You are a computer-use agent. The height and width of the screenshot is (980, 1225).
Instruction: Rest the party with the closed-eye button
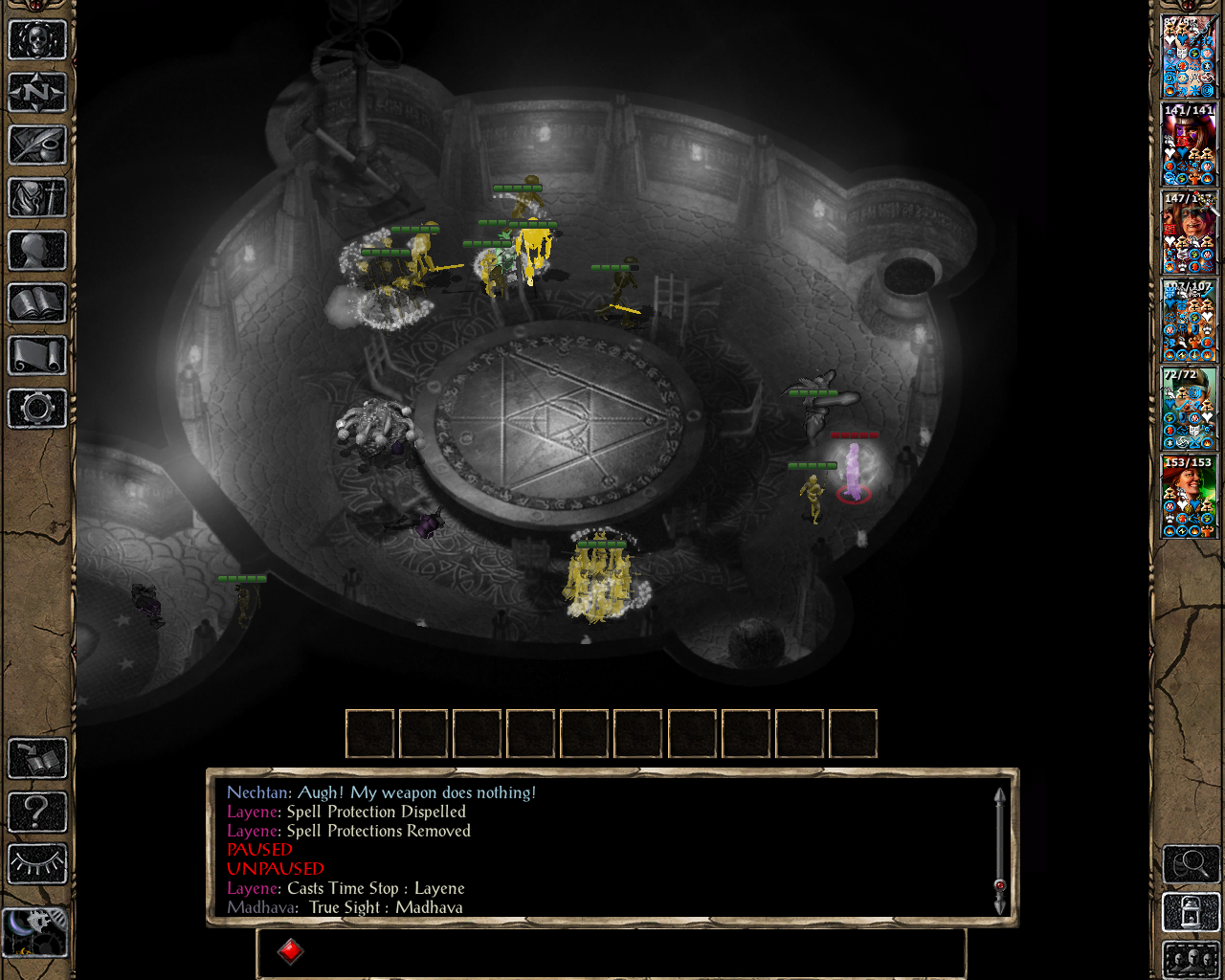(x=37, y=864)
